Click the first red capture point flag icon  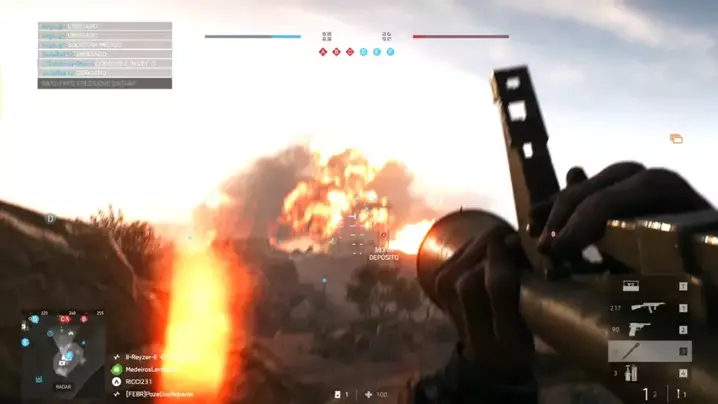coord(323,51)
